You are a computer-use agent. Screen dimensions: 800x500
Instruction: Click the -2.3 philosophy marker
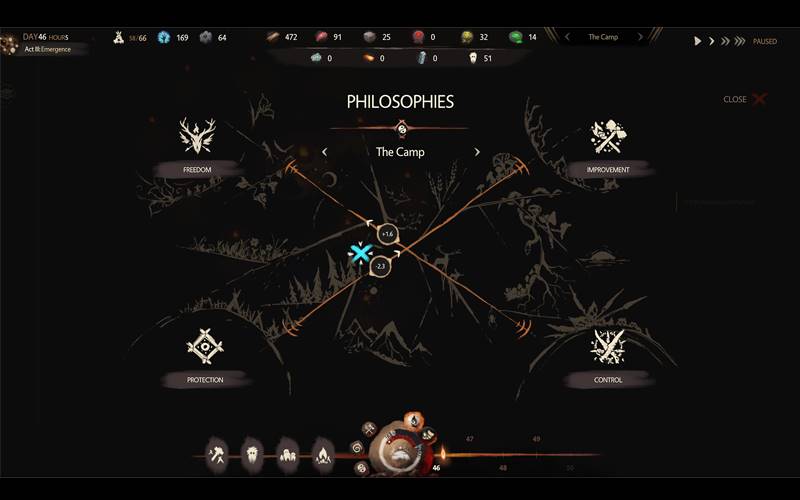pyautogui.click(x=380, y=266)
